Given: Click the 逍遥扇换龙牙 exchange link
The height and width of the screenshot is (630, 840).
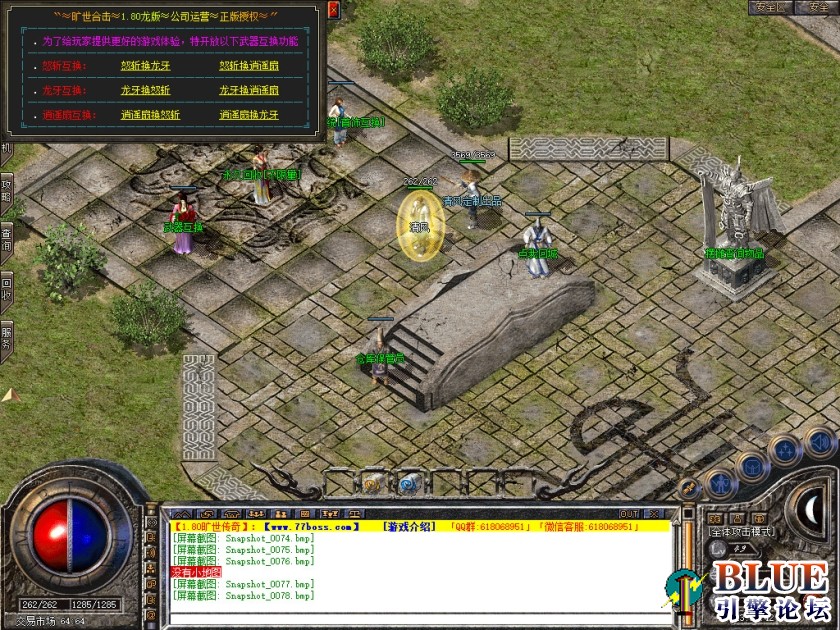Looking at the screenshot, I should click(x=249, y=115).
